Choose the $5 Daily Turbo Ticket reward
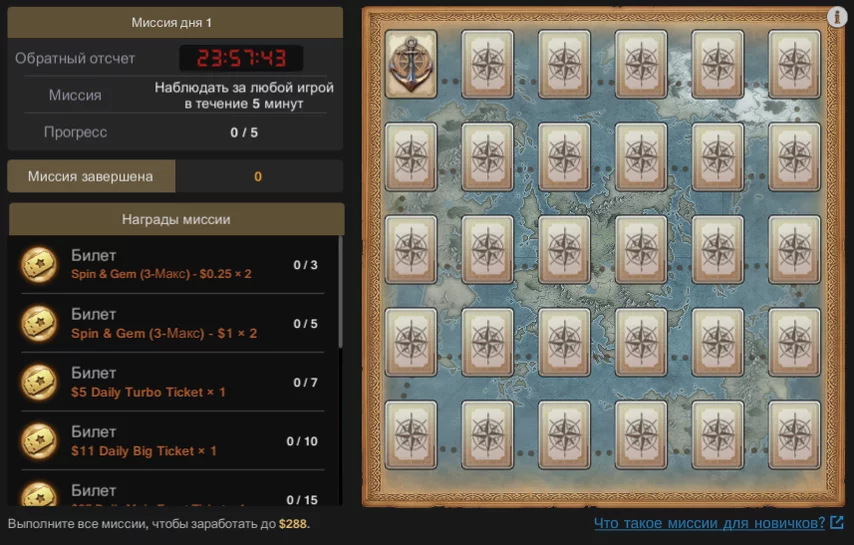854x545 pixels. pos(170,383)
